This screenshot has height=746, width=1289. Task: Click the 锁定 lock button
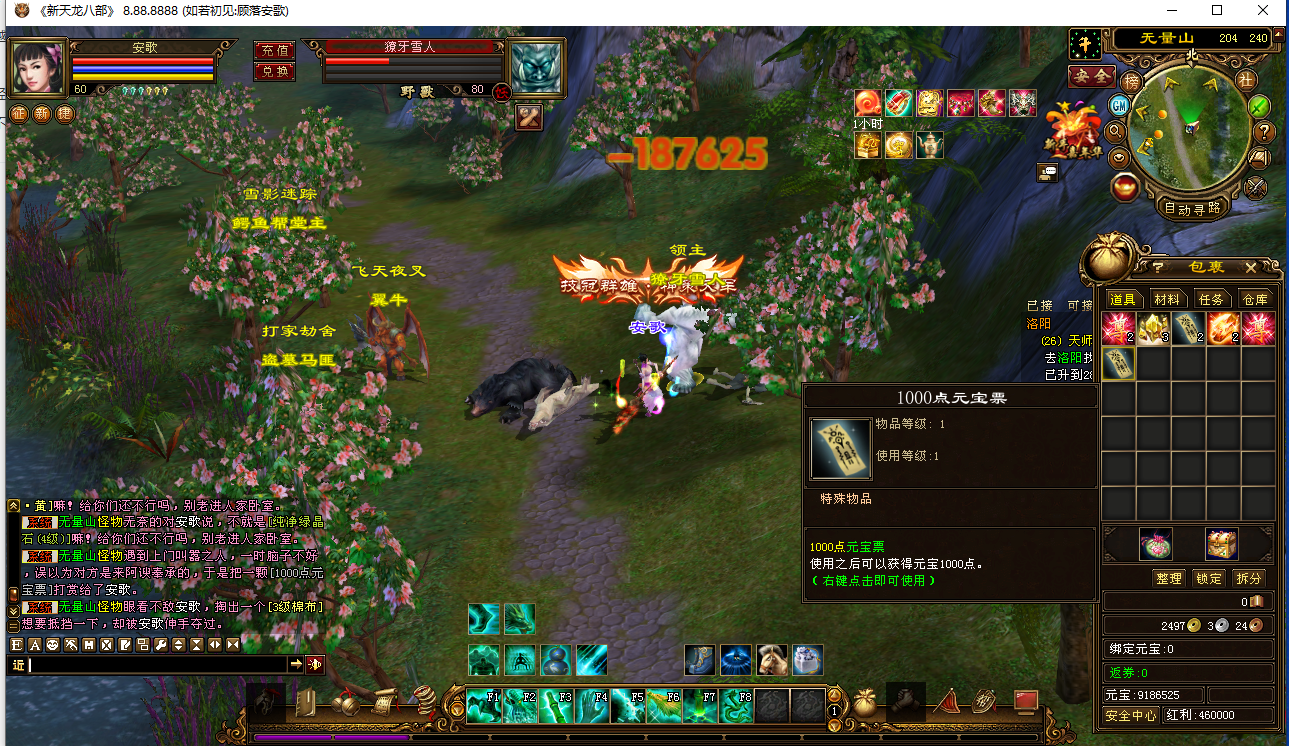coord(1208,578)
